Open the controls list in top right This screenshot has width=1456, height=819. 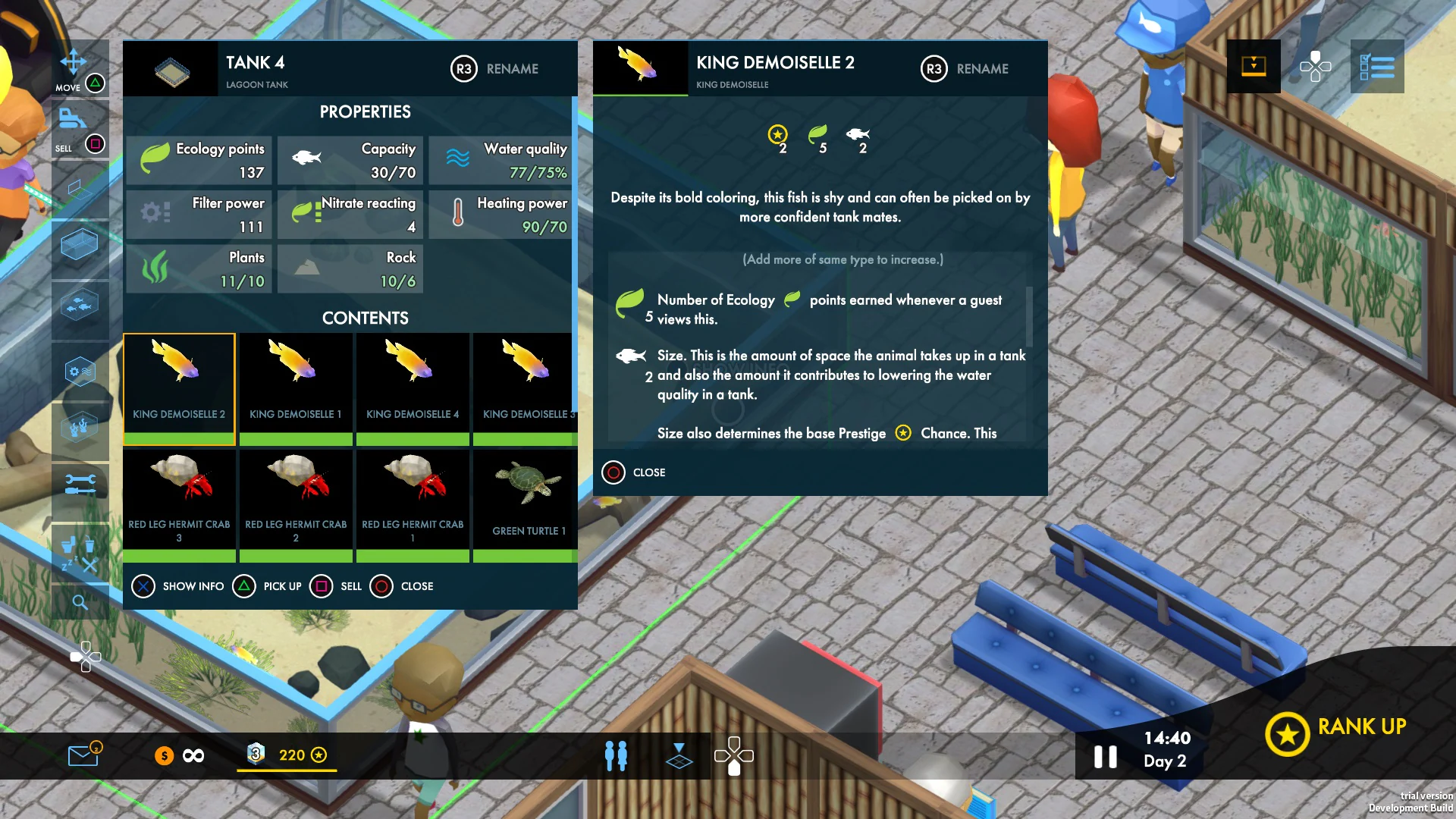pos(1377,68)
